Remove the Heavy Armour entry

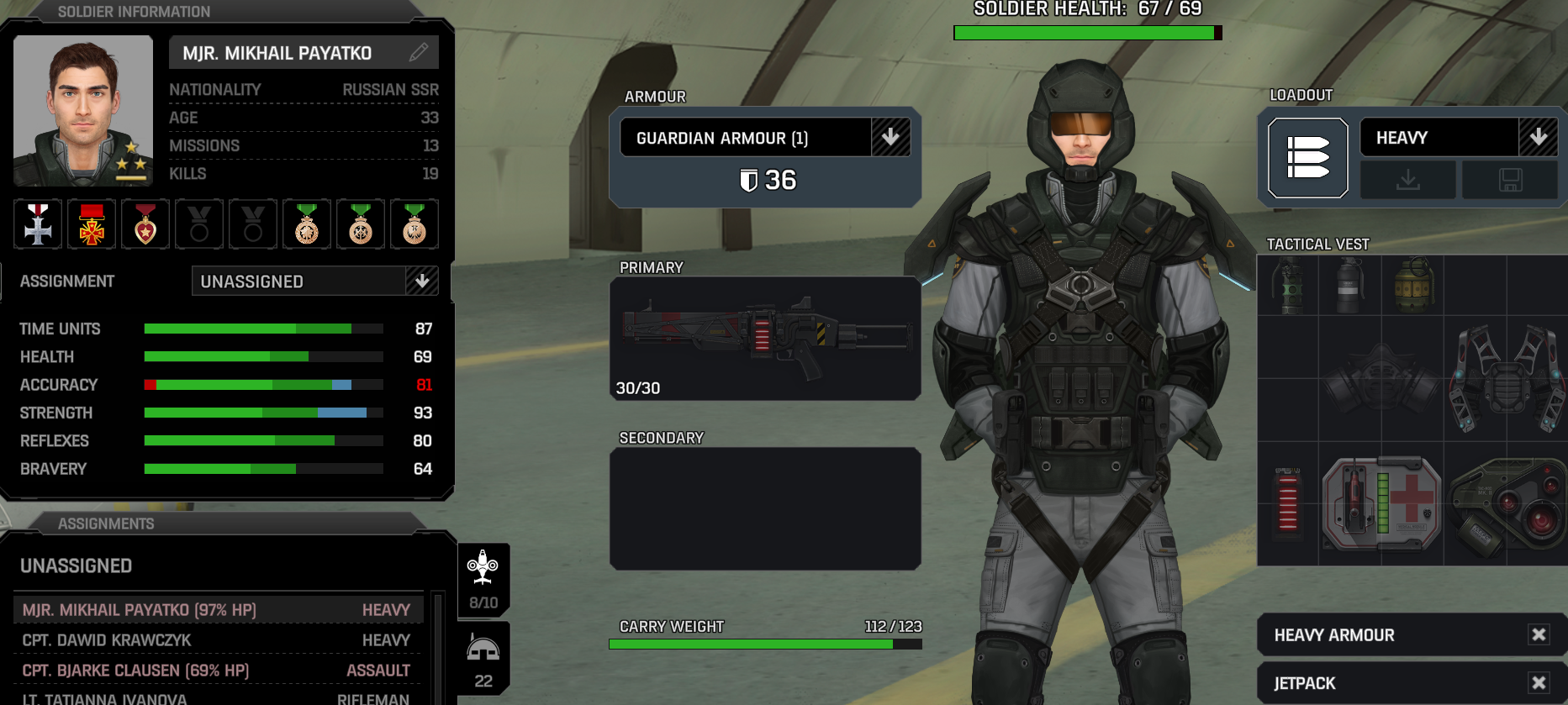(x=1539, y=634)
